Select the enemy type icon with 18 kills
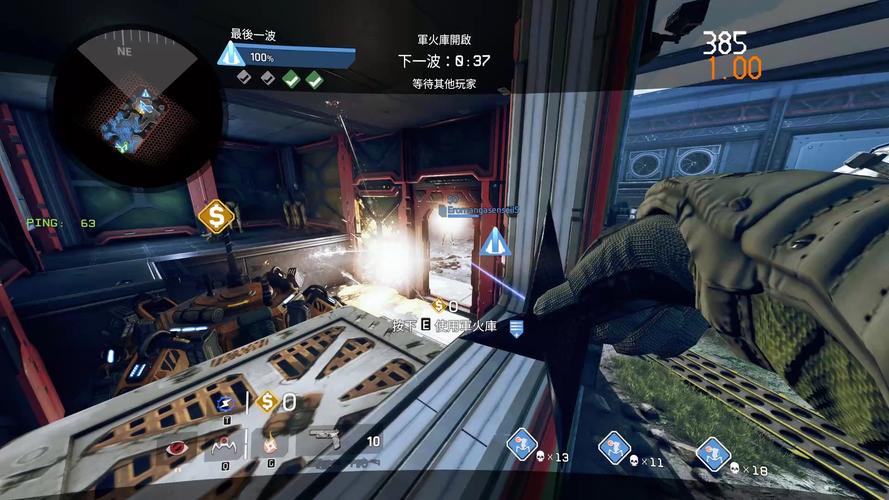Screen dimensions: 889x500 tap(712, 453)
